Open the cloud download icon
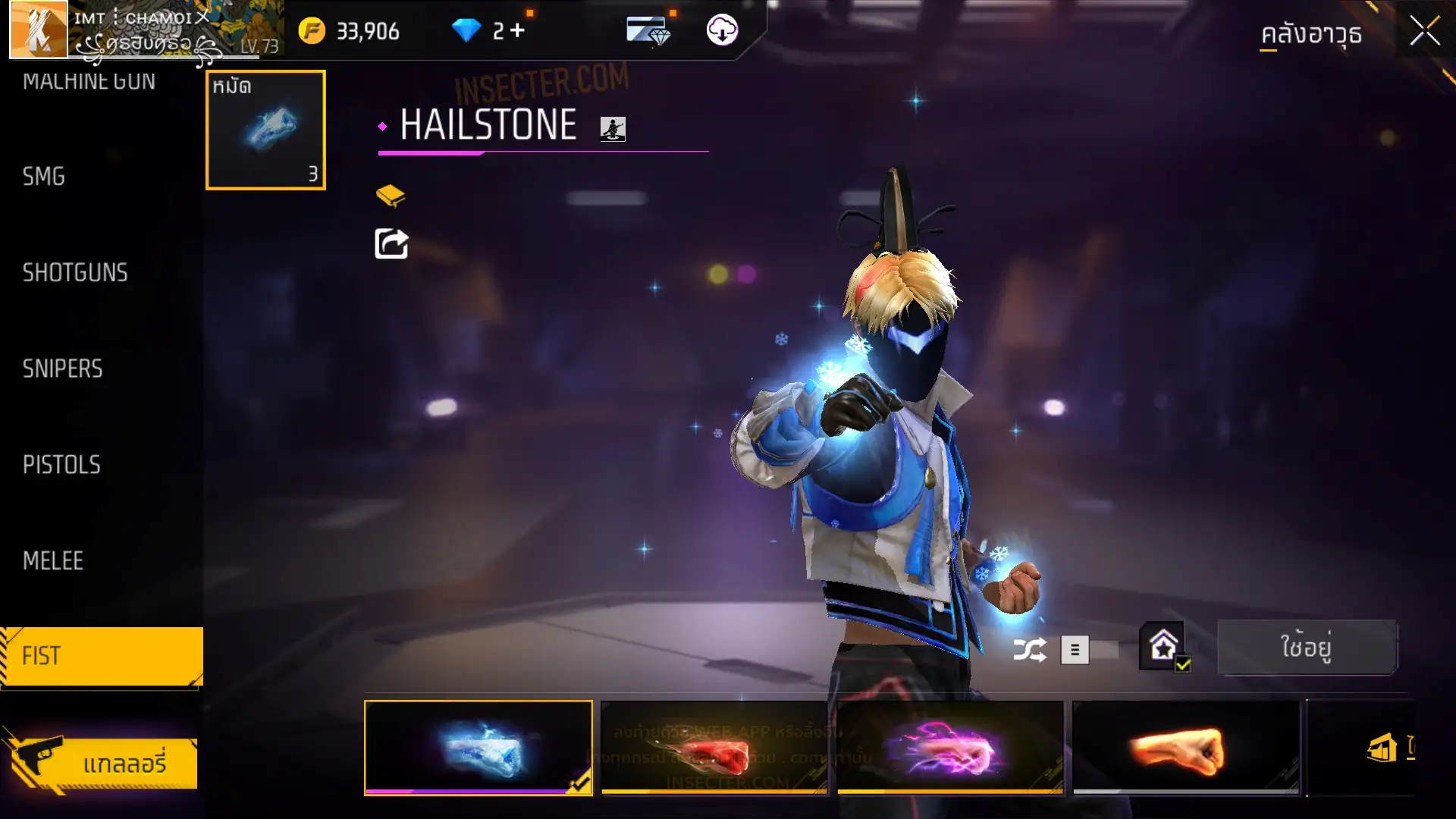The height and width of the screenshot is (819, 1456). coord(722,30)
